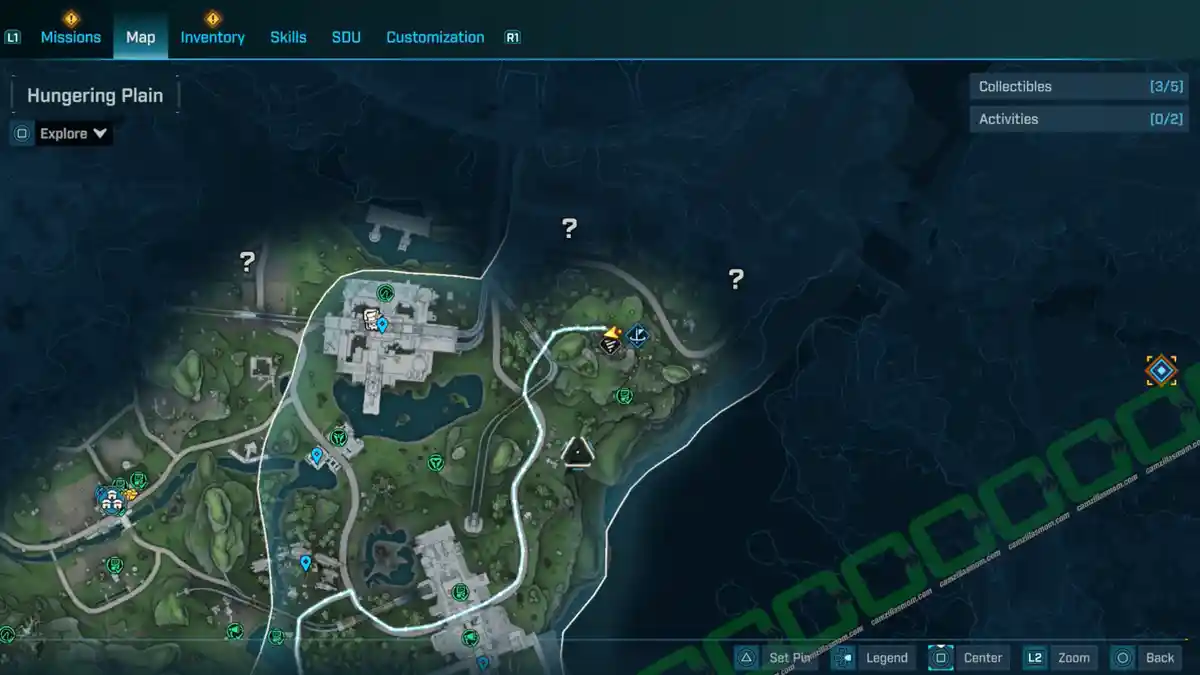Image resolution: width=1200 pixels, height=675 pixels.
Task: Open the Missions tab
Action: [70, 37]
